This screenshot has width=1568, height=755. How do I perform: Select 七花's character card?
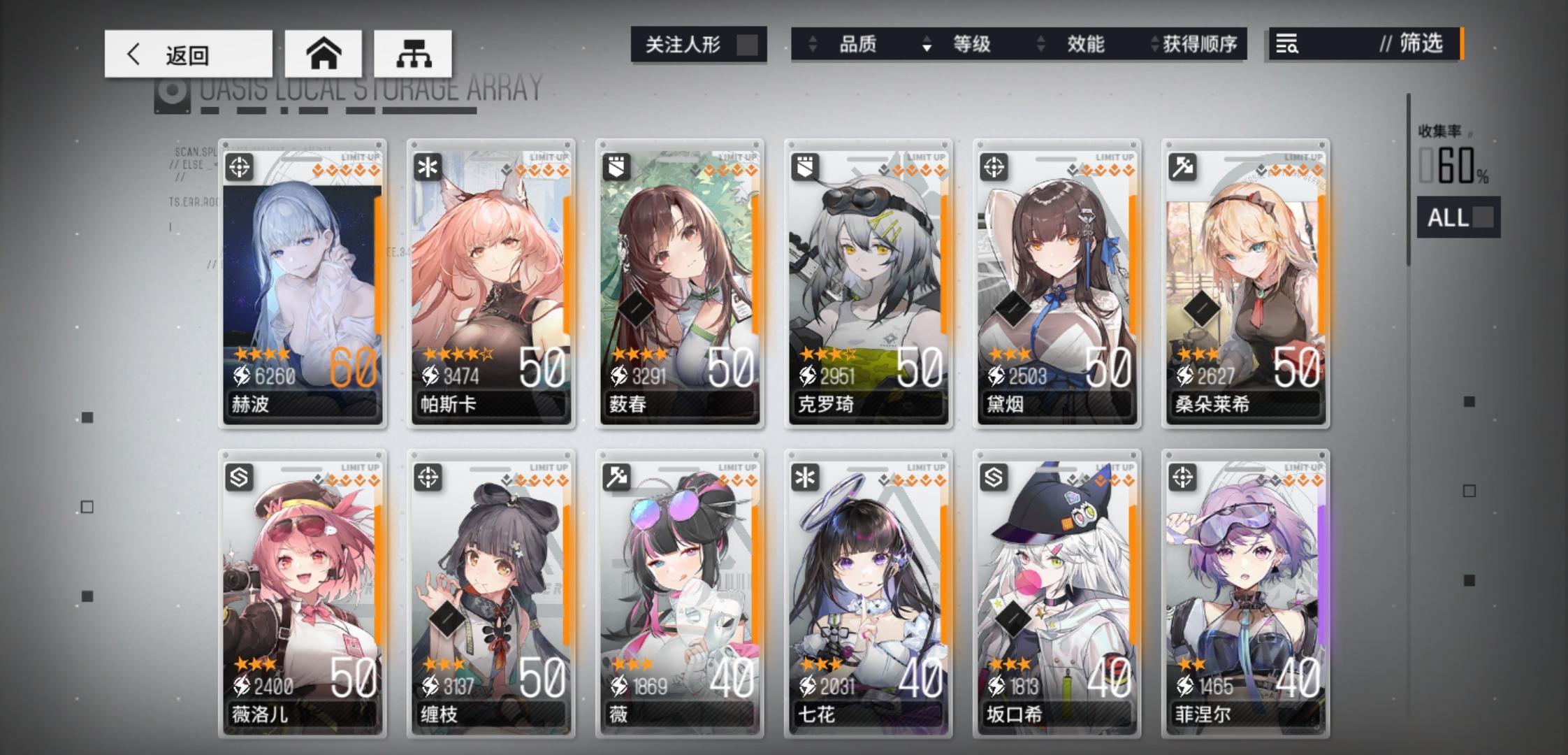[x=869, y=594]
